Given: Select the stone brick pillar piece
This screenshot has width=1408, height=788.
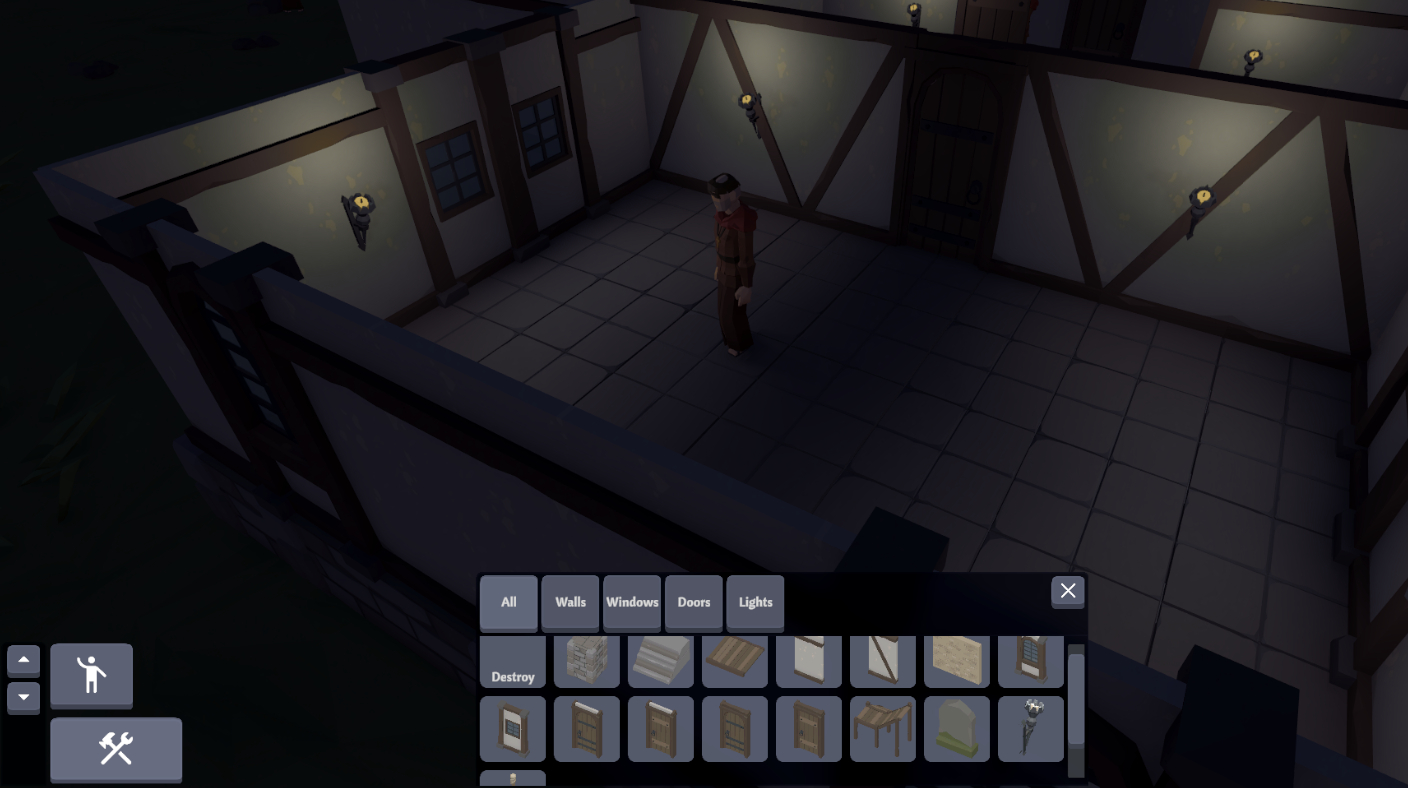Looking at the screenshot, I should pyautogui.click(x=587, y=662).
